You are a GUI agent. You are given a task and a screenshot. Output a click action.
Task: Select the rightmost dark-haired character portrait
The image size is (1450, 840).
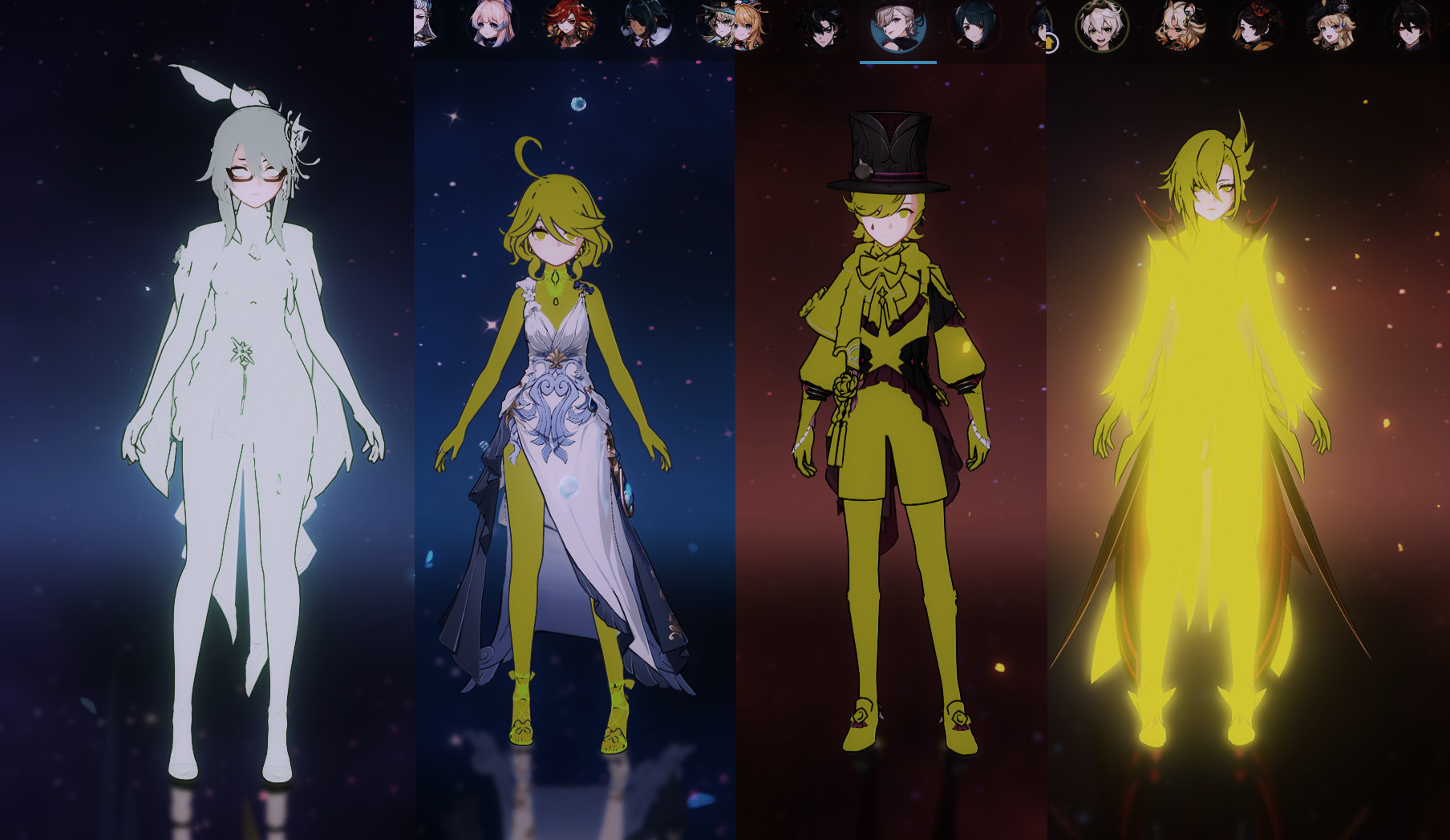(1409, 26)
